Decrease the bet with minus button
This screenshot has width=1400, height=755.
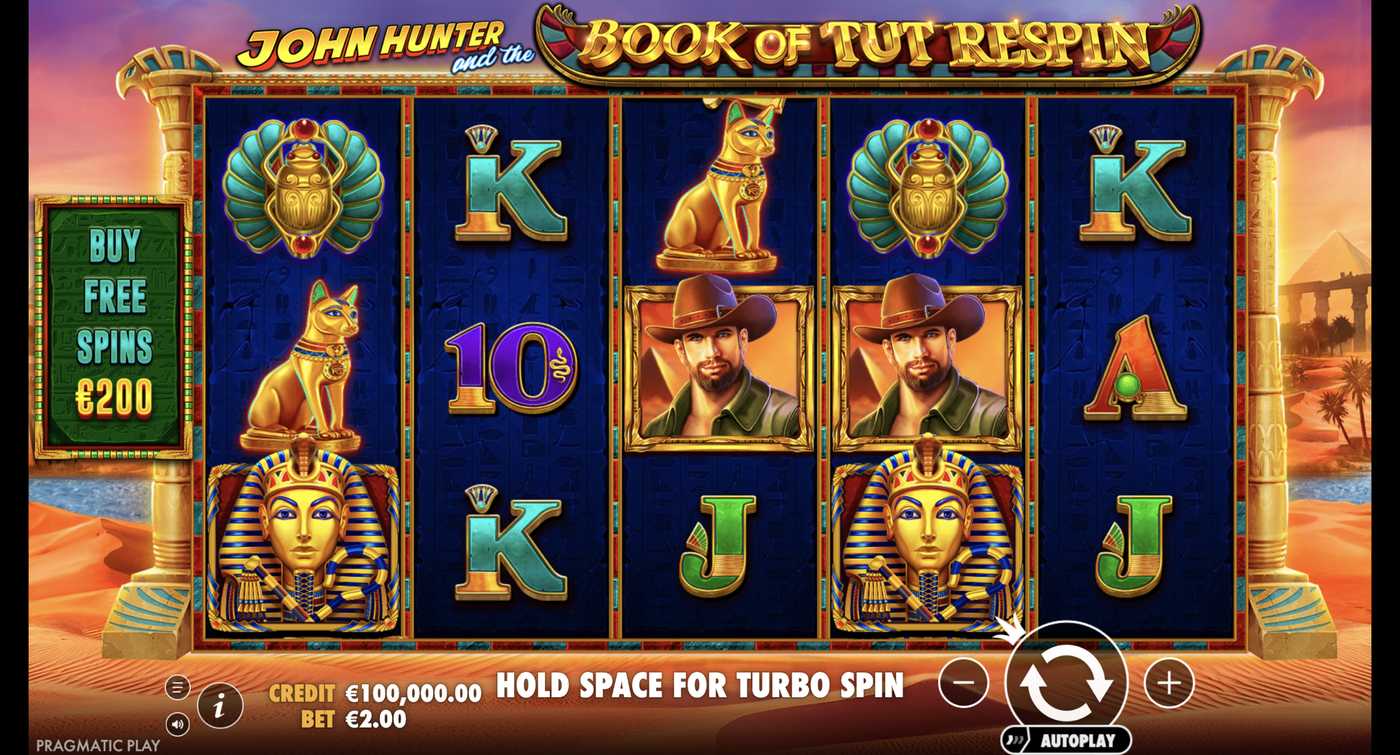tap(963, 682)
